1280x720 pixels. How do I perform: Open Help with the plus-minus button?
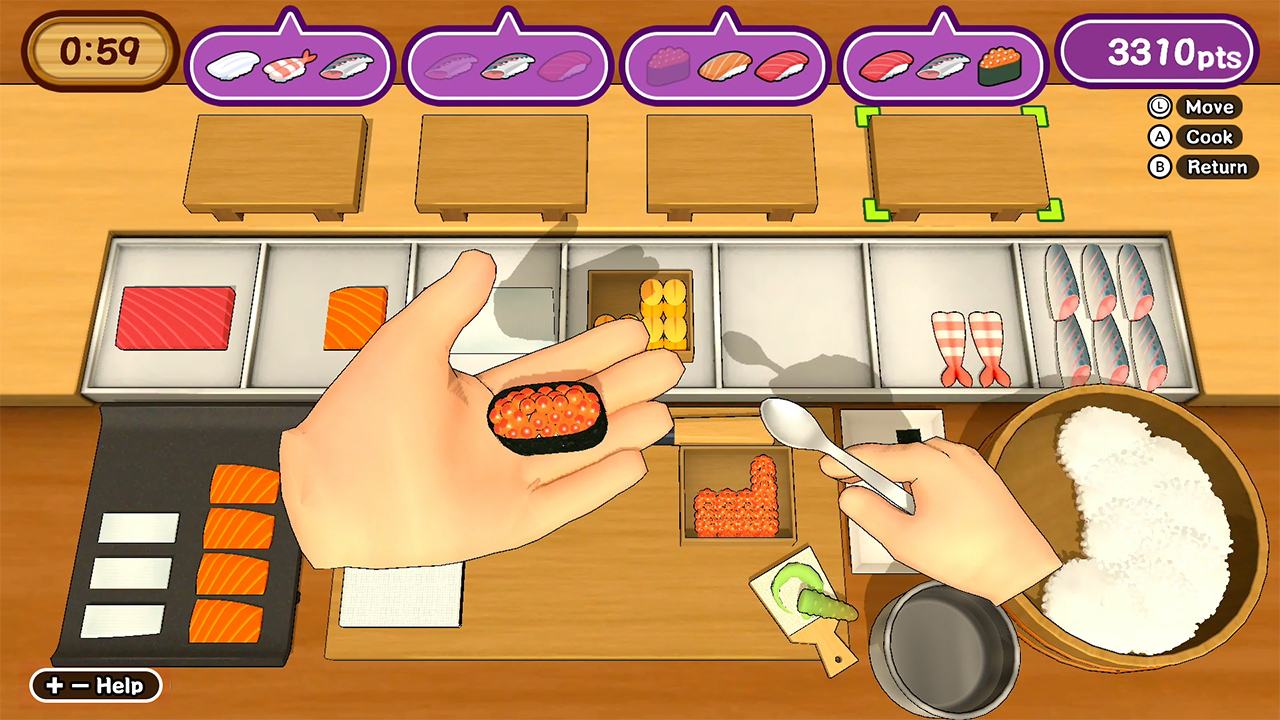click(x=95, y=686)
